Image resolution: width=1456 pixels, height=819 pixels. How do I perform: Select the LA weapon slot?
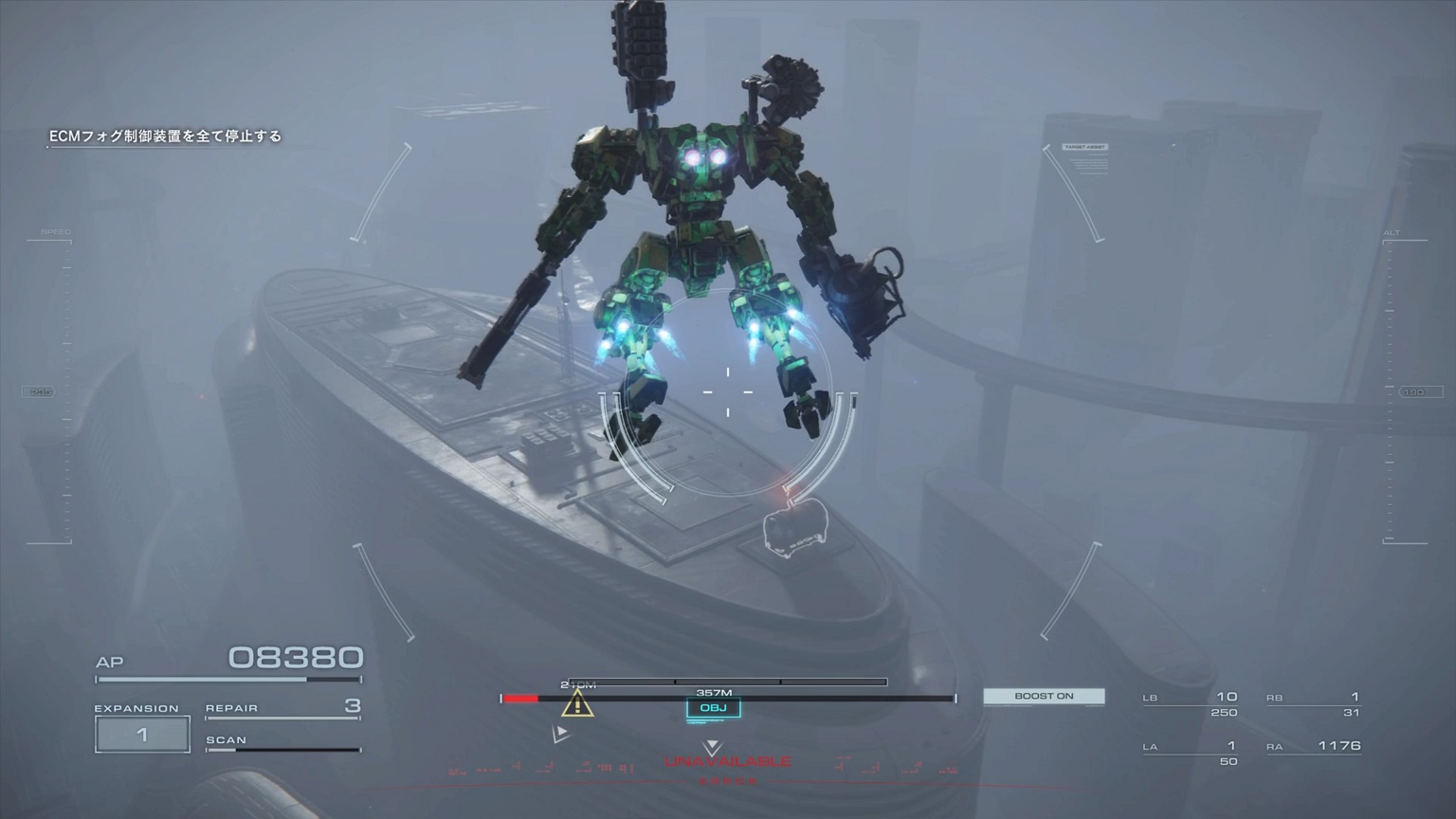point(1192,753)
